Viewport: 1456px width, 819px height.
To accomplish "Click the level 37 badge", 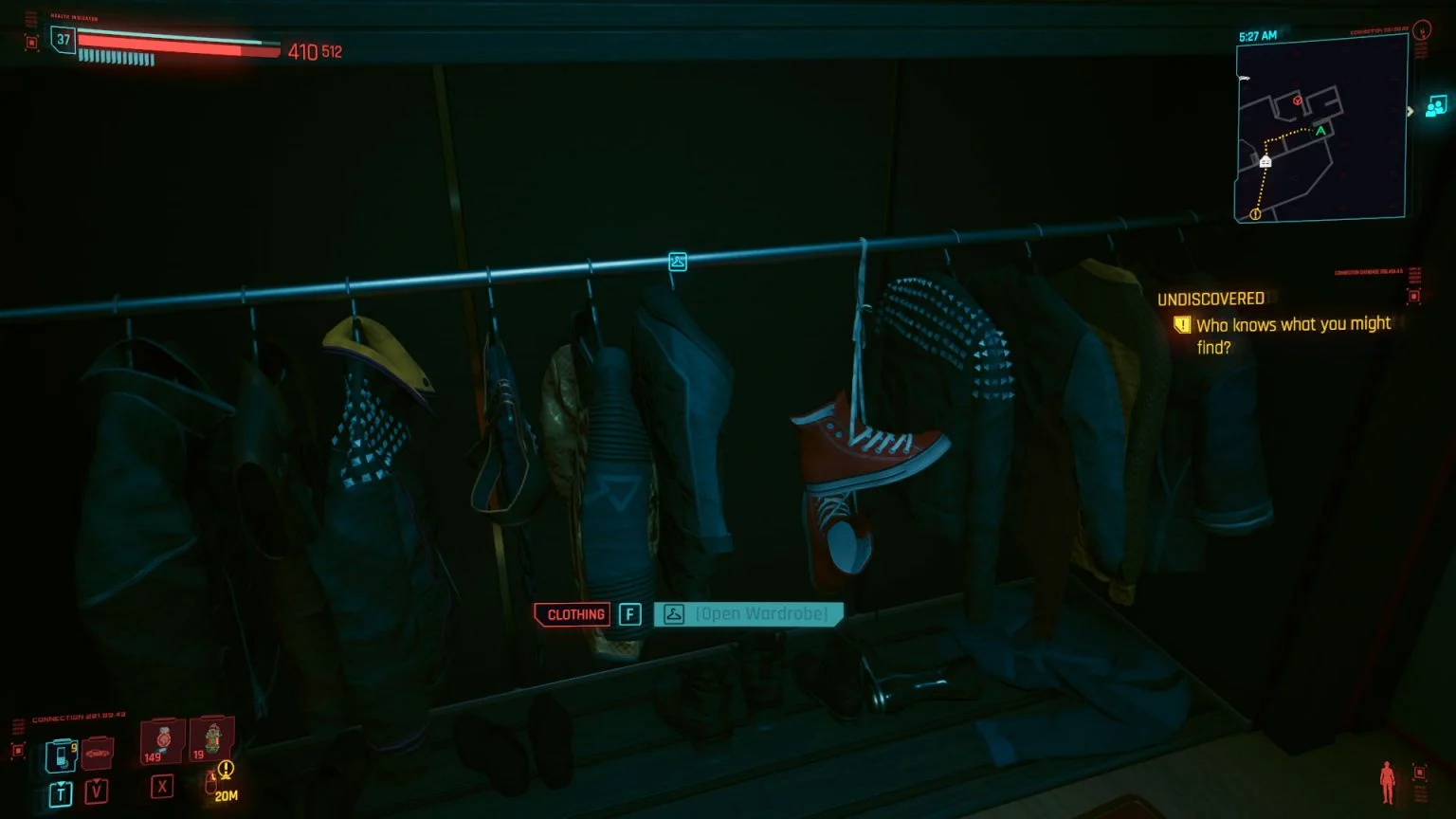I will click(x=64, y=40).
